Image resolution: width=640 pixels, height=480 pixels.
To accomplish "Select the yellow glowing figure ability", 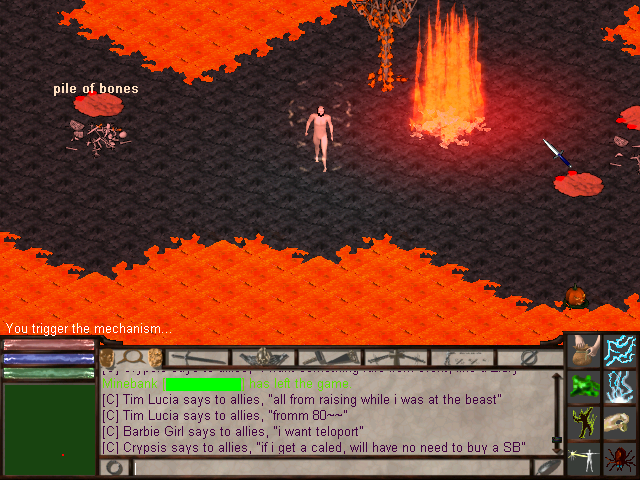I will pyautogui.click(x=585, y=423).
